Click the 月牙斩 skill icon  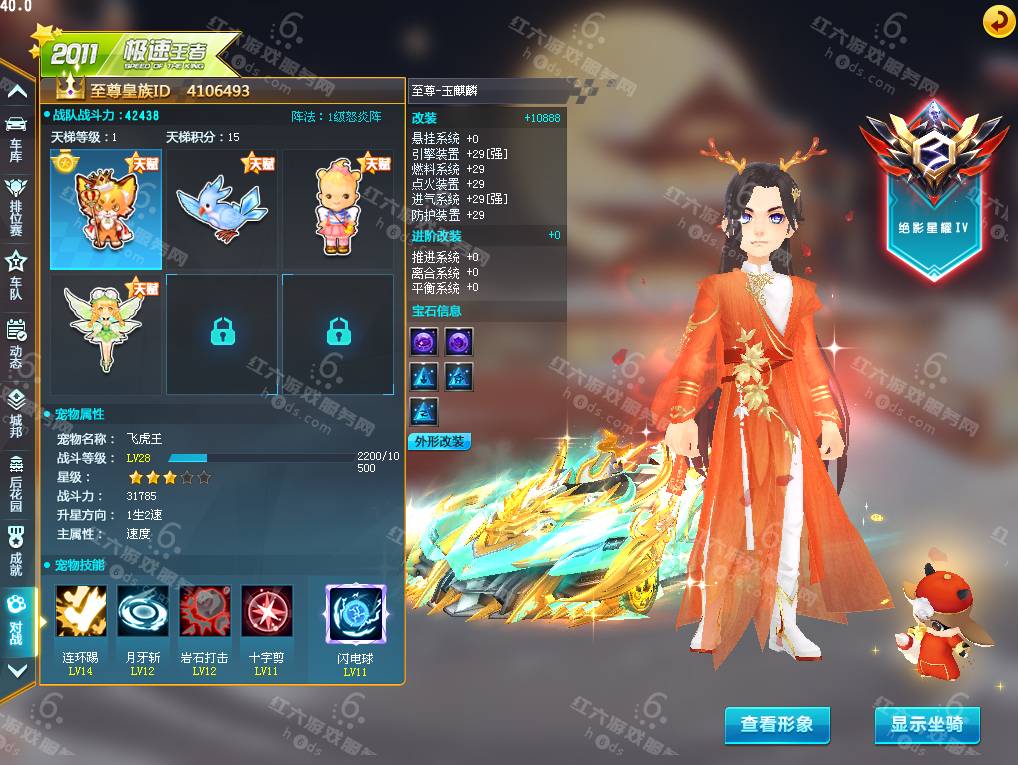(142, 611)
